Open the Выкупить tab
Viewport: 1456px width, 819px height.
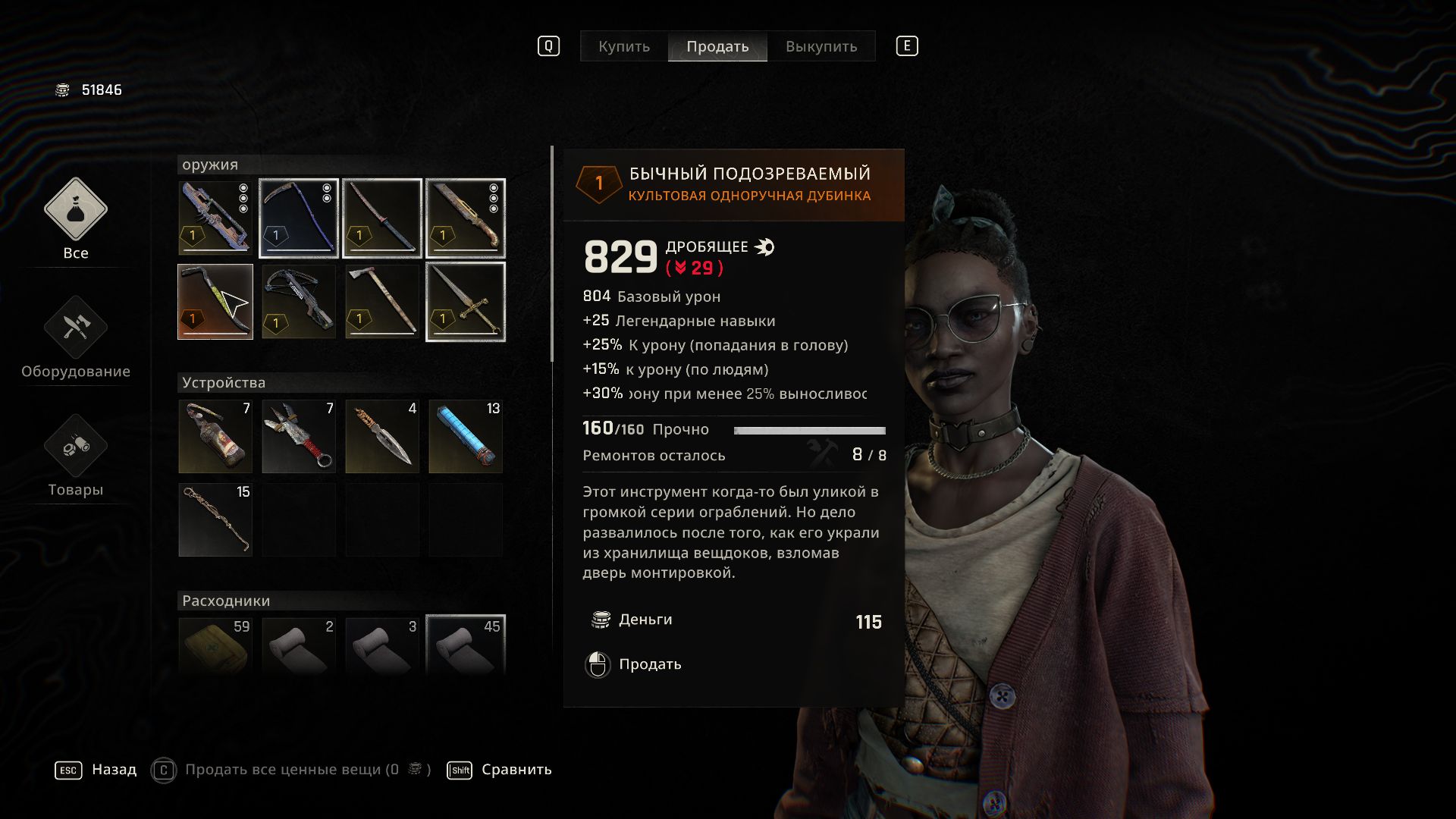coord(821,46)
